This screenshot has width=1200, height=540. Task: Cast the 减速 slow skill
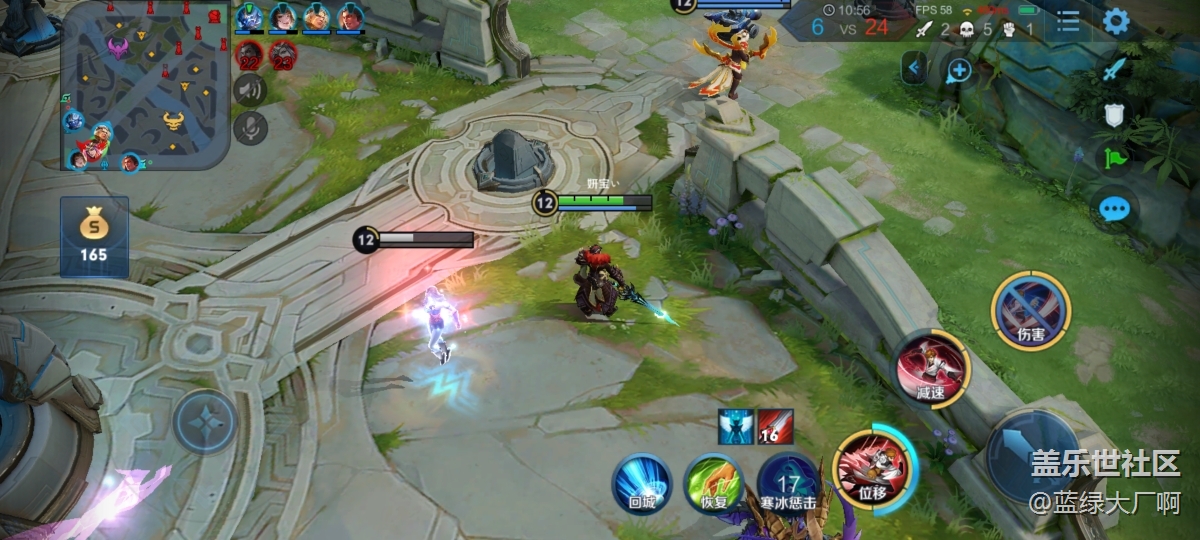tap(931, 369)
